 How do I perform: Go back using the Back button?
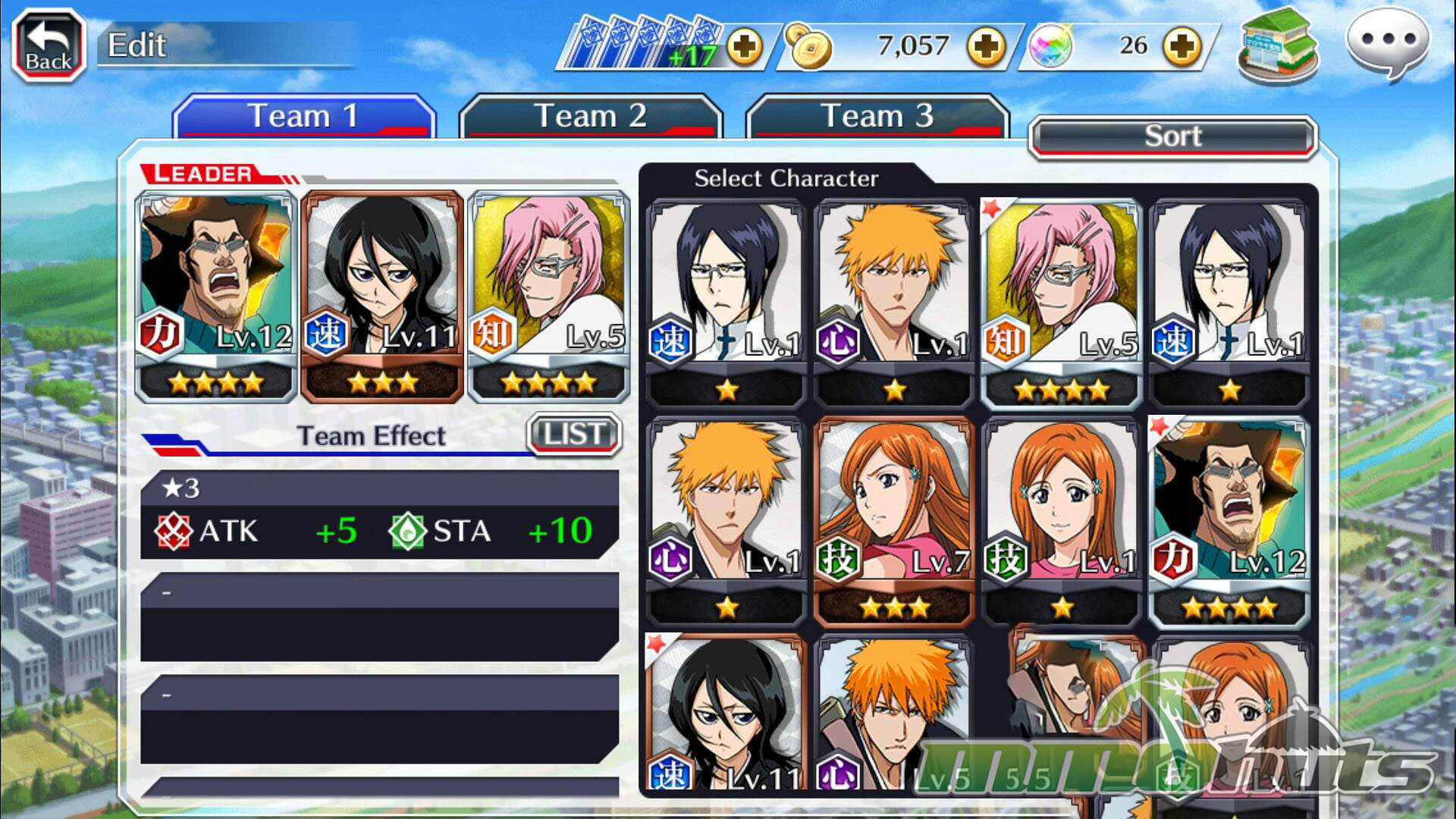coord(49,45)
